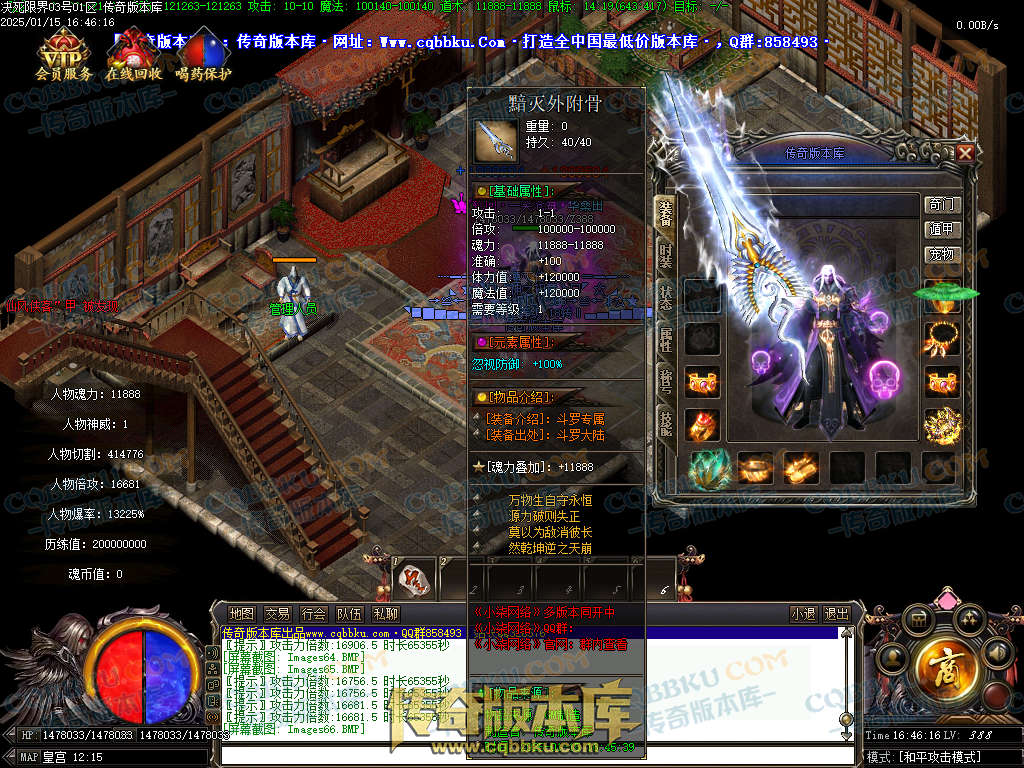Open the 私聊 private chat button
The height and width of the screenshot is (768, 1024).
(x=385, y=613)
